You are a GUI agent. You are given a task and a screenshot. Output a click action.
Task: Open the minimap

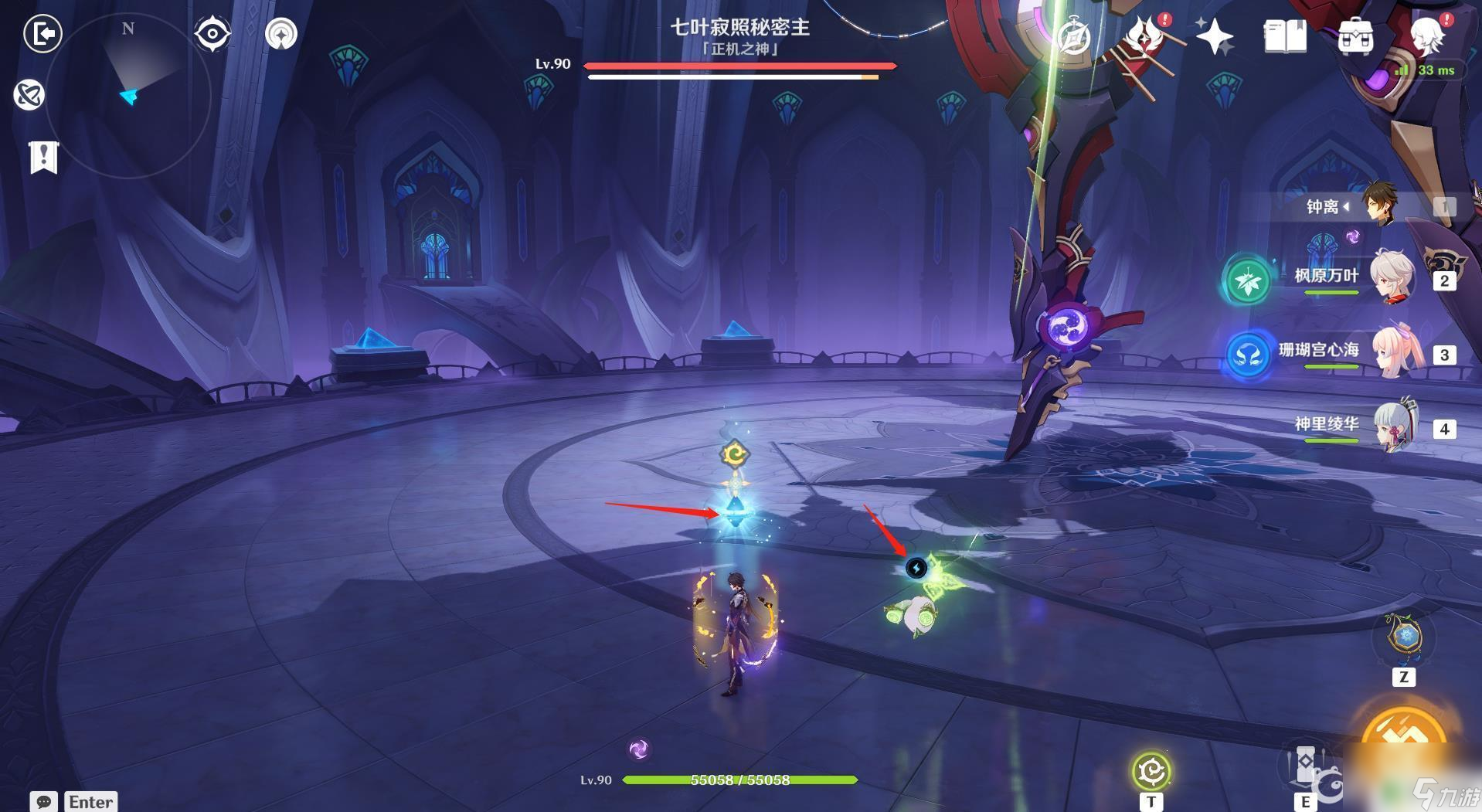pos(128,97)
